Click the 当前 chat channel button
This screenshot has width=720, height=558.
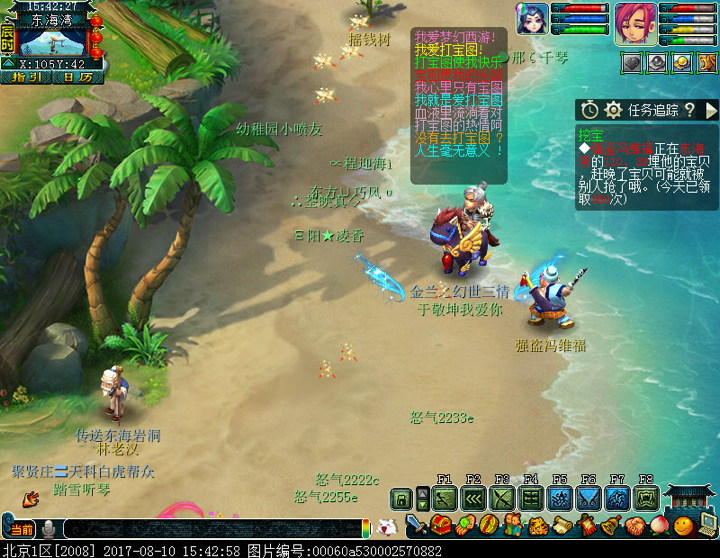(x=20, y=528)
